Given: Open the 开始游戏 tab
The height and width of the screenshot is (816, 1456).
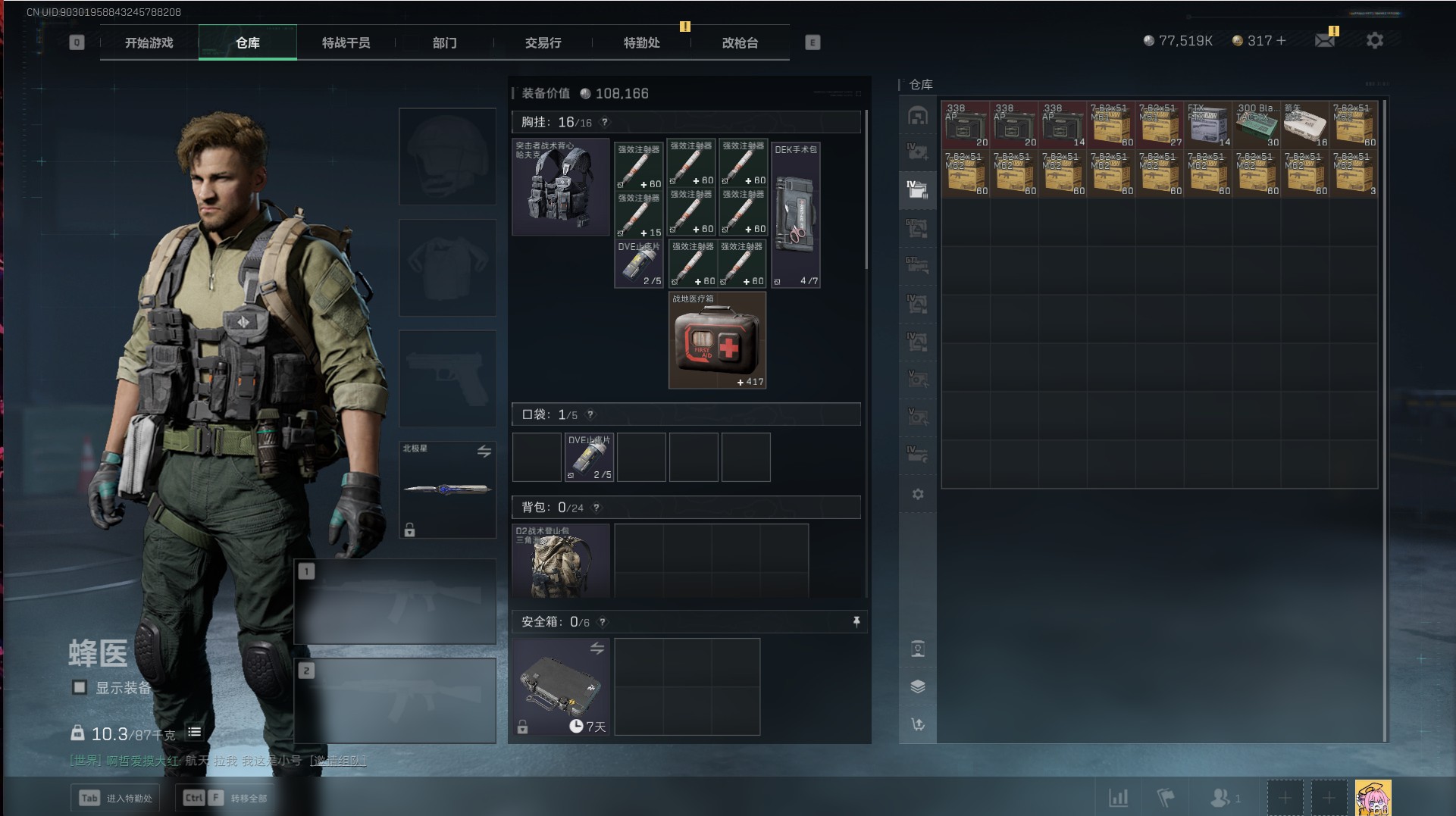Looking at the screenshot, I should point(149,43).
